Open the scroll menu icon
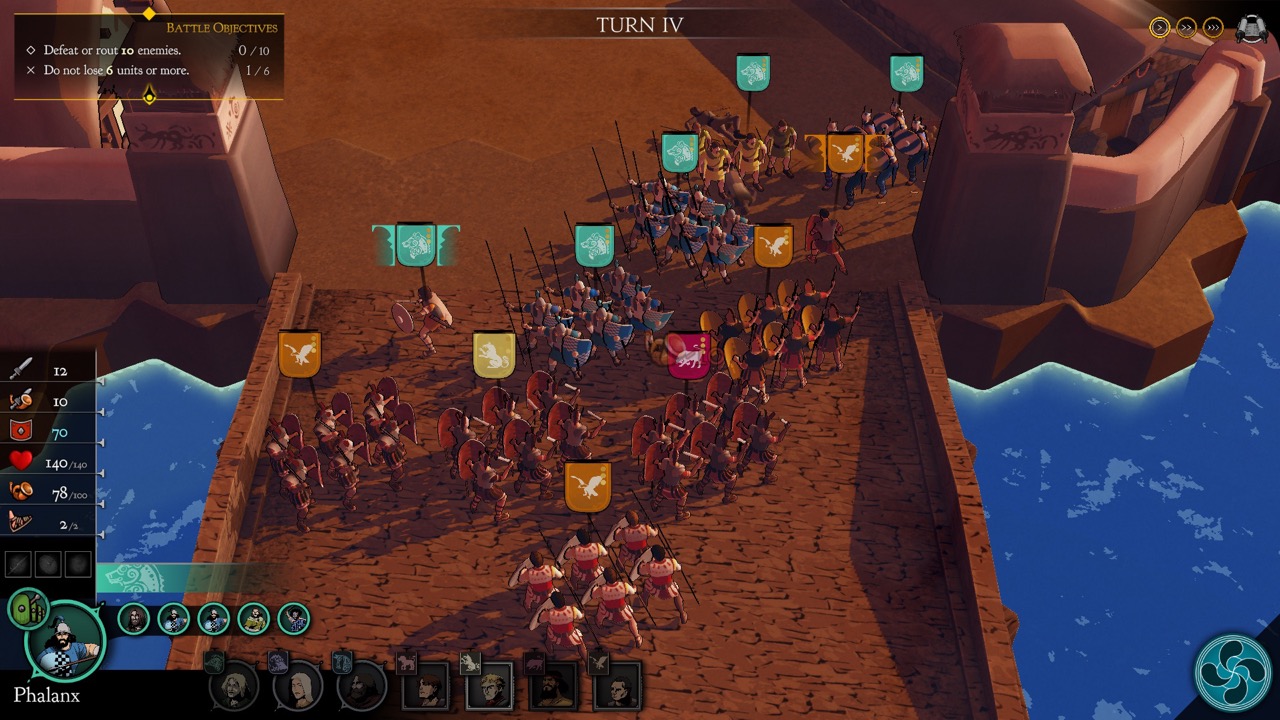 click(1251, 28)
